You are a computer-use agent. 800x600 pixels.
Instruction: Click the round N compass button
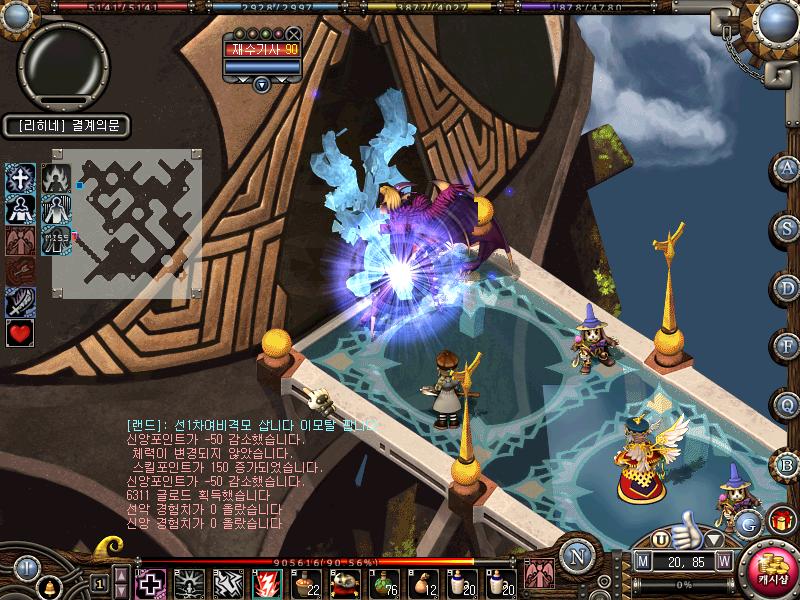pos(577,556)
